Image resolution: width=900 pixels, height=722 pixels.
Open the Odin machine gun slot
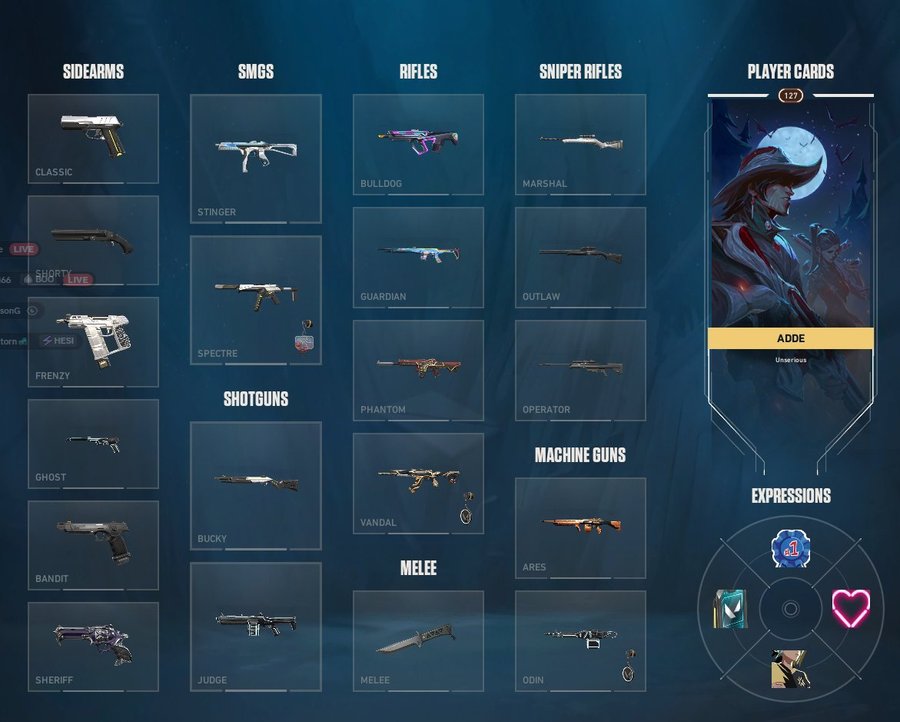point(580,640)
